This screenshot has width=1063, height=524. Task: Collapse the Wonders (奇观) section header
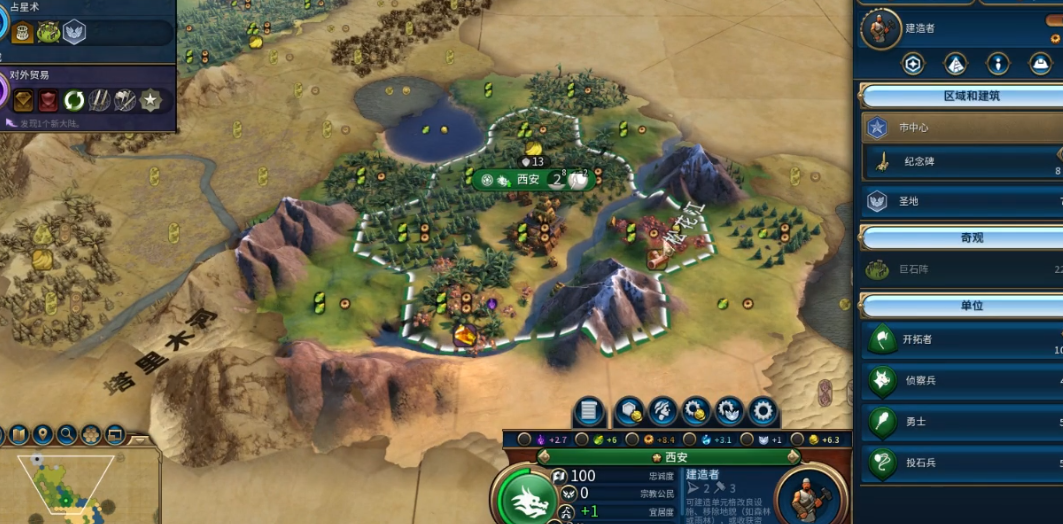(960, 238)
